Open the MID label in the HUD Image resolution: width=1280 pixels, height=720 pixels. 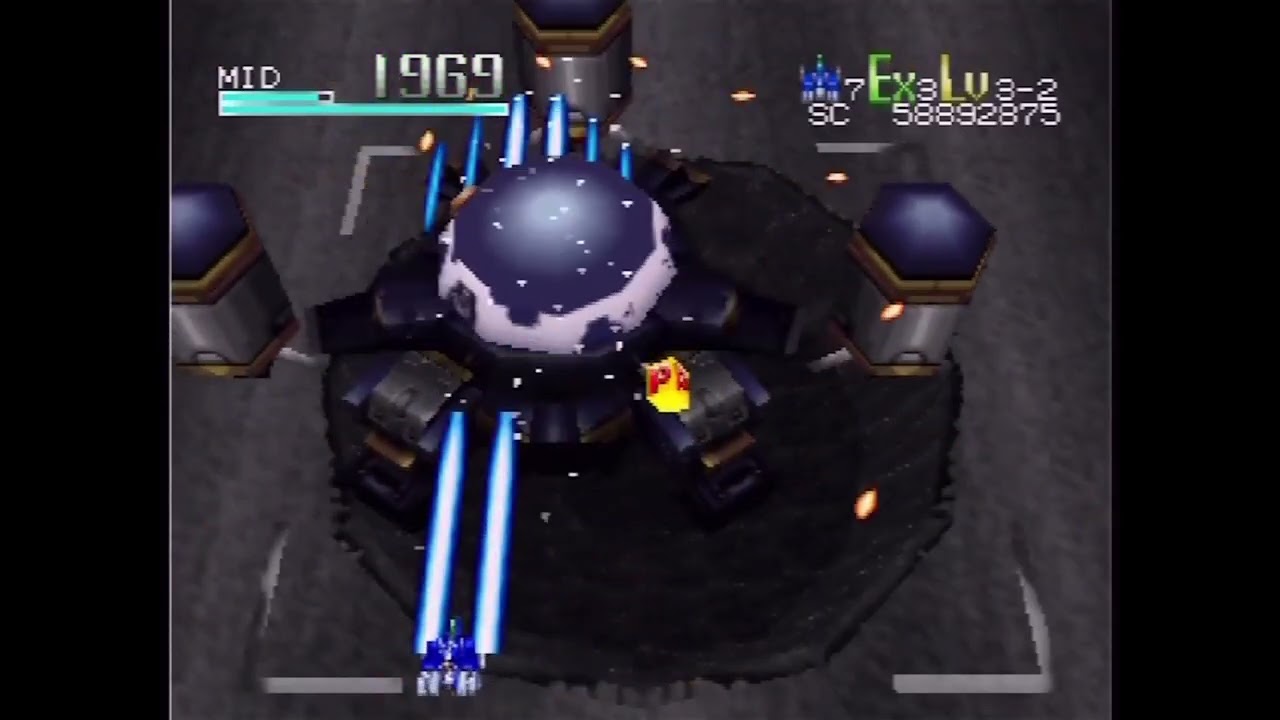click(246, 78)
